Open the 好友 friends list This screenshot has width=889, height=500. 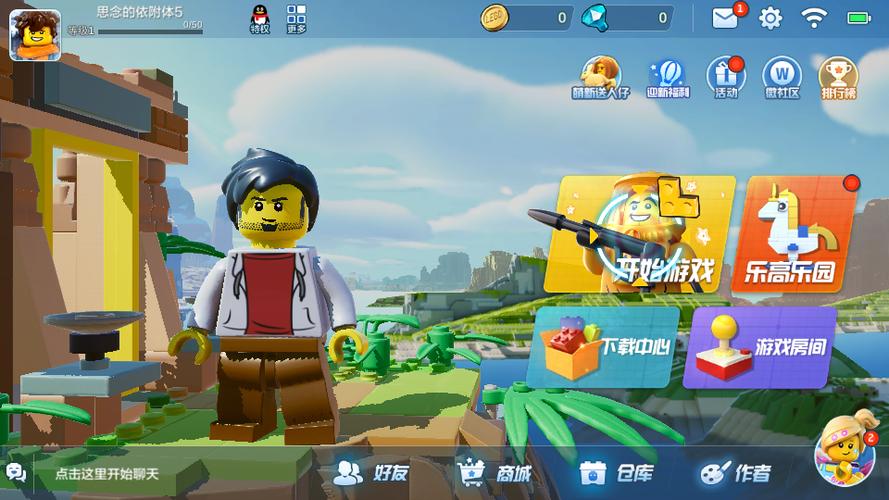(372, 473)
